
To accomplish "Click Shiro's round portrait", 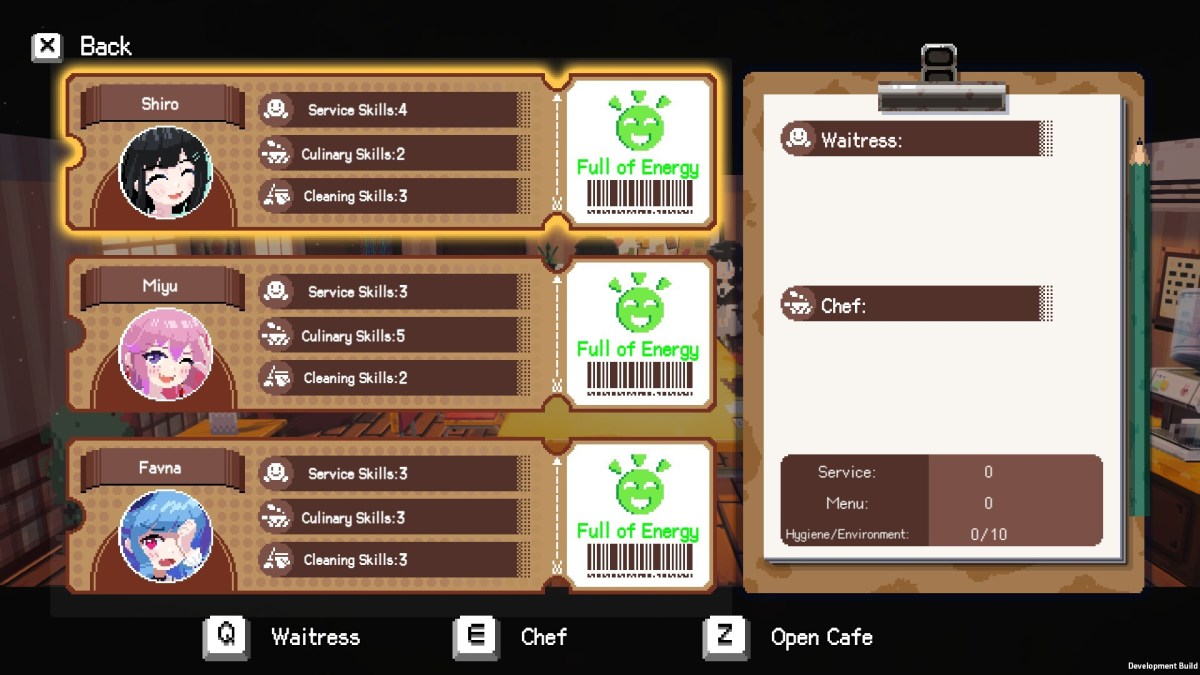I will tap(165, 172).
